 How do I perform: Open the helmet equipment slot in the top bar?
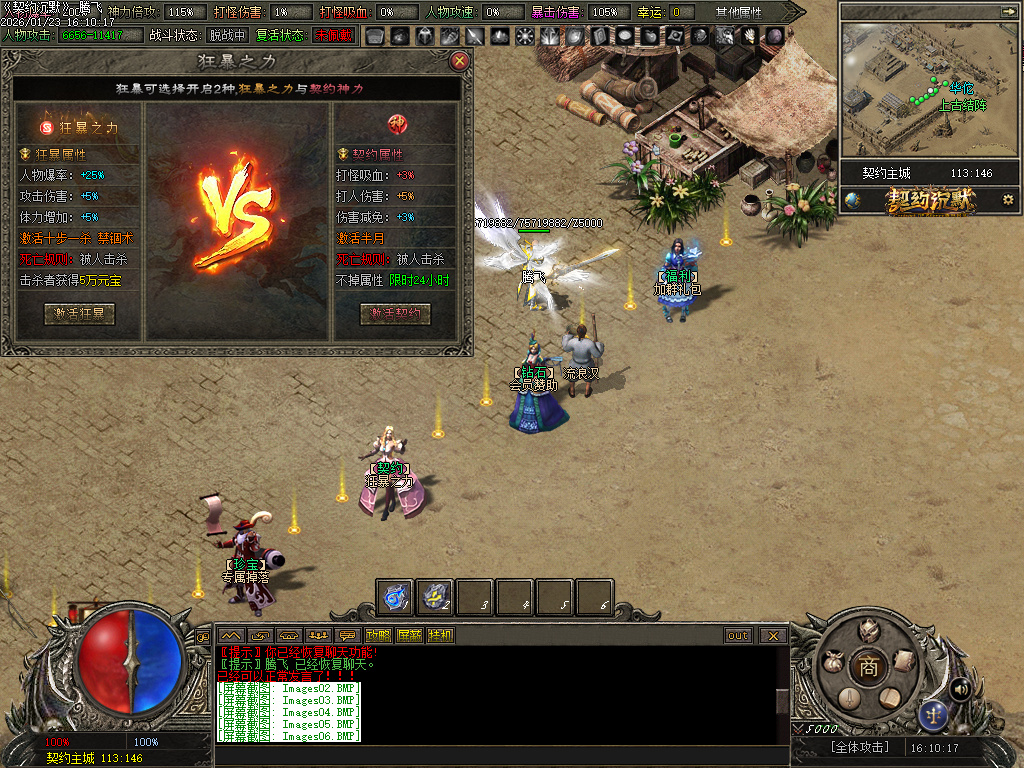click(424, 36)
